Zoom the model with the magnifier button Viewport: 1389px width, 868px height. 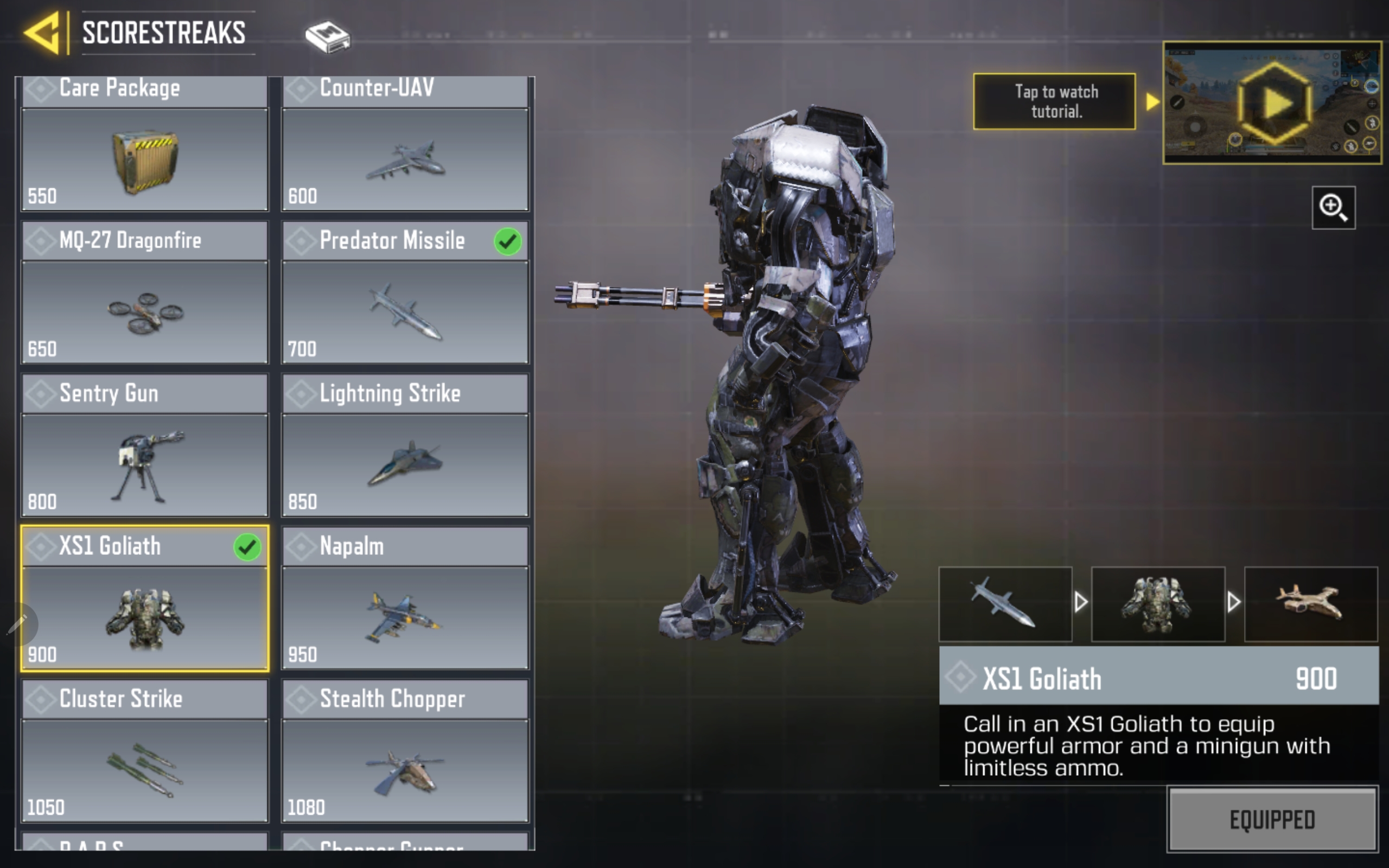click(1333, 208)
